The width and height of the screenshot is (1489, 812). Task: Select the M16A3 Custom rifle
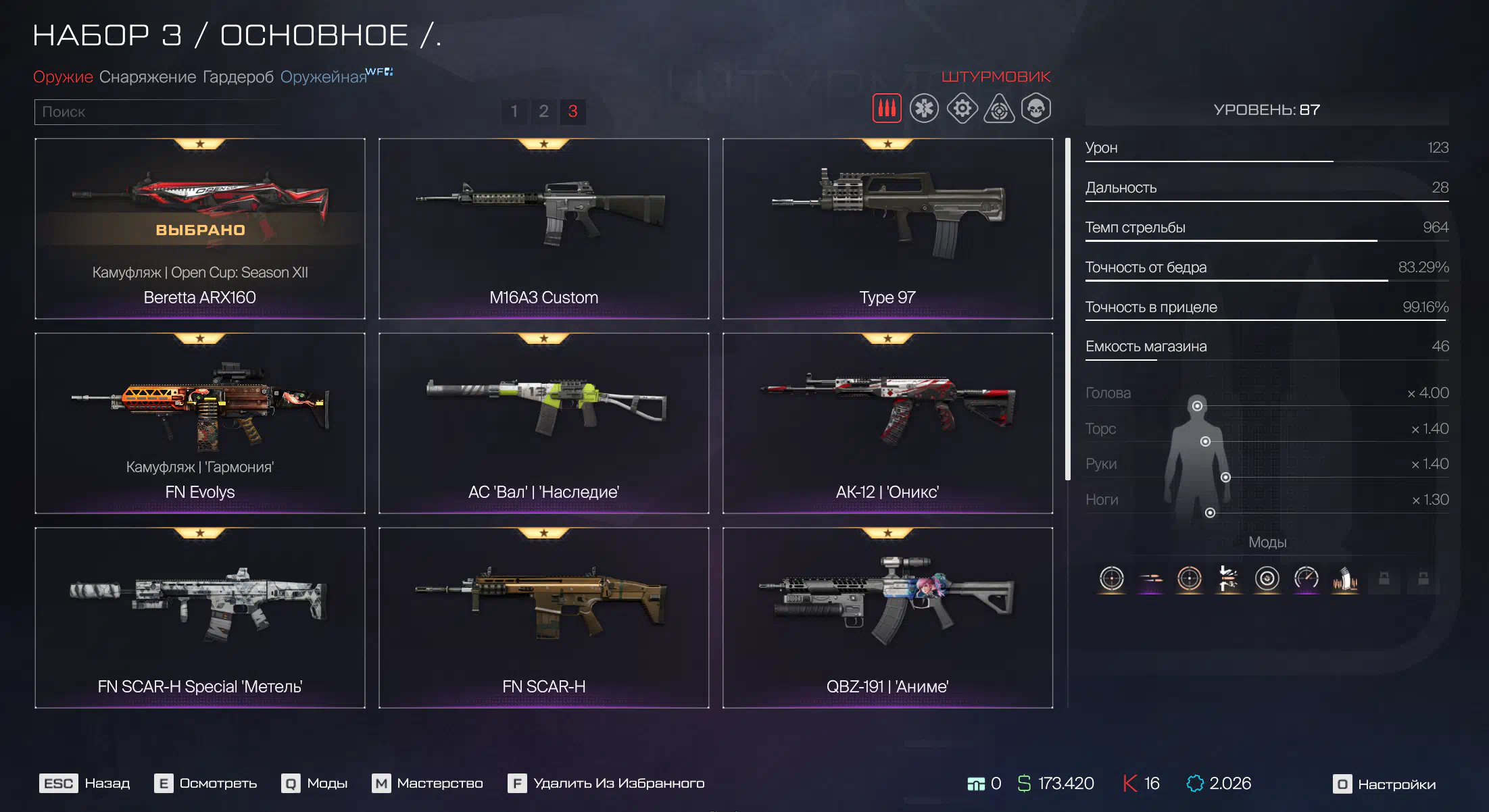pos(543,228)
